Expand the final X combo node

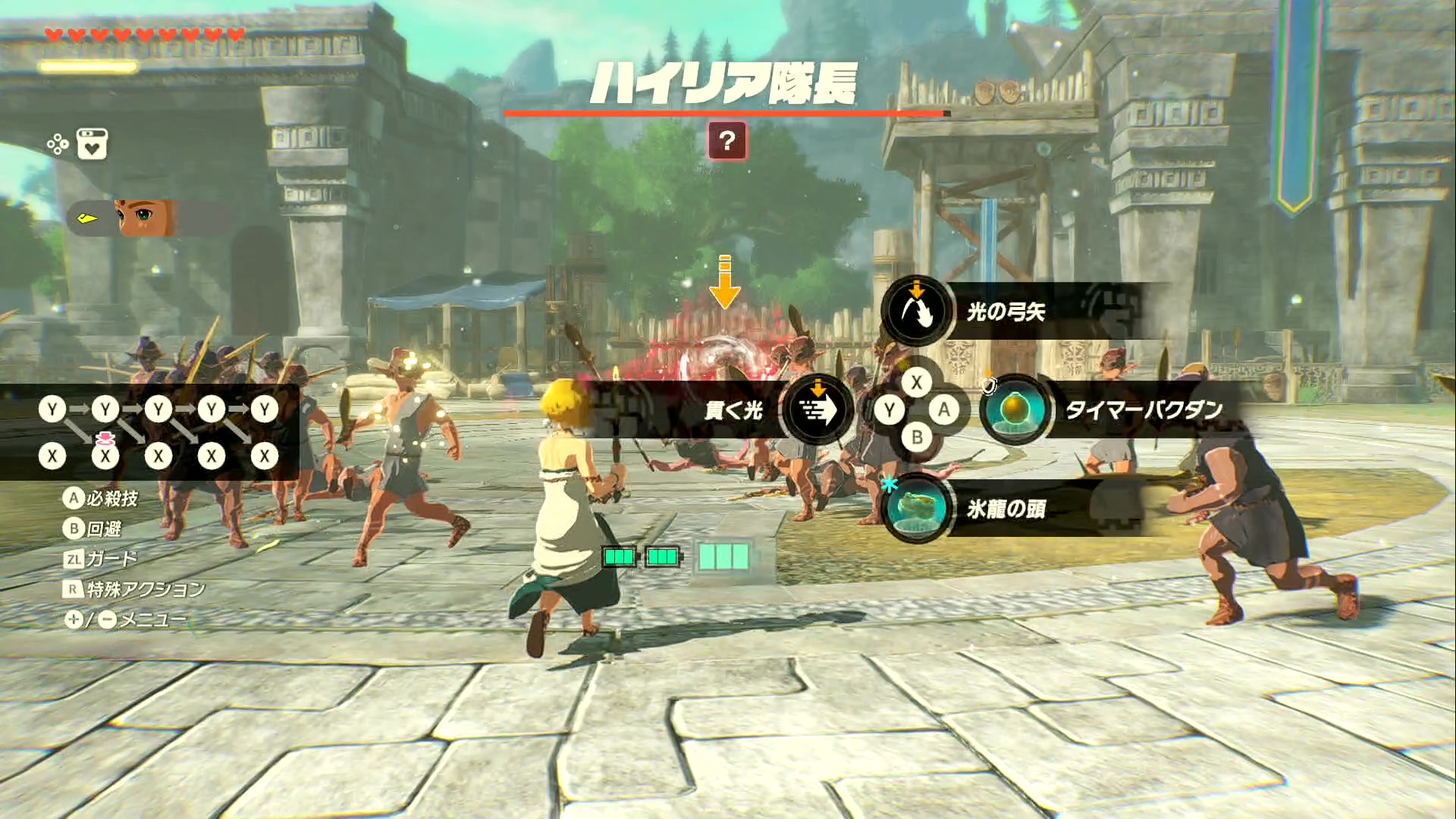pyautogui.click(x=264, y=456)
